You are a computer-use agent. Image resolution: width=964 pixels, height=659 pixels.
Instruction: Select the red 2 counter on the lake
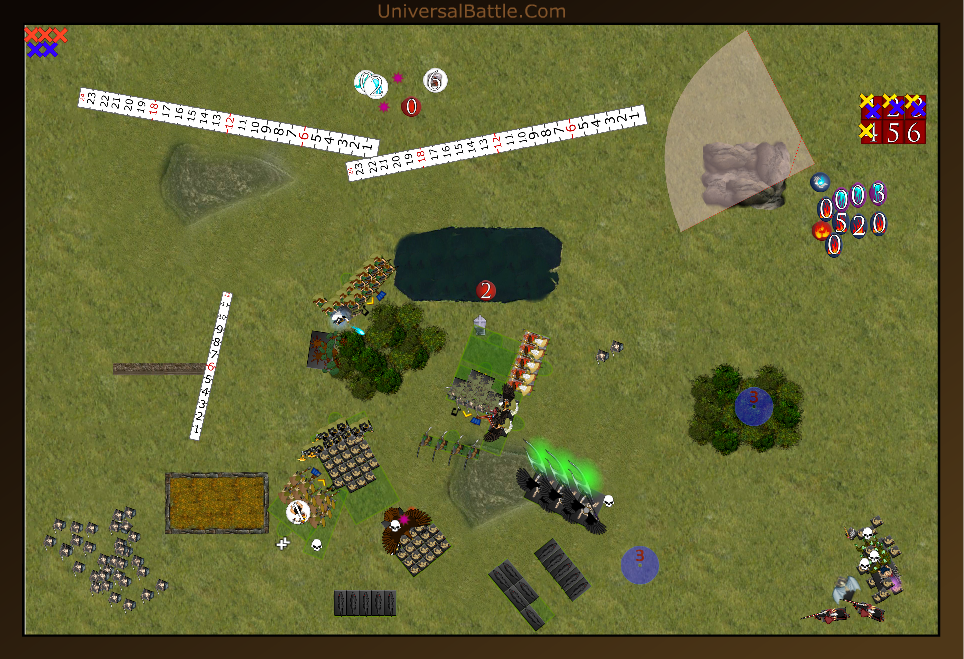click(x=486, y=291)
